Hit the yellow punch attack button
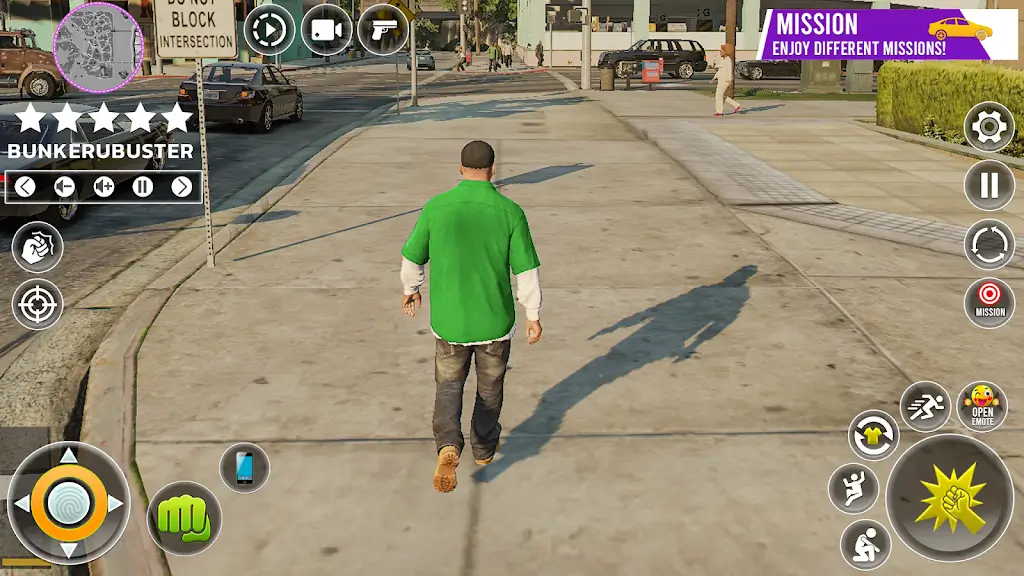 (x=950, y=497)
